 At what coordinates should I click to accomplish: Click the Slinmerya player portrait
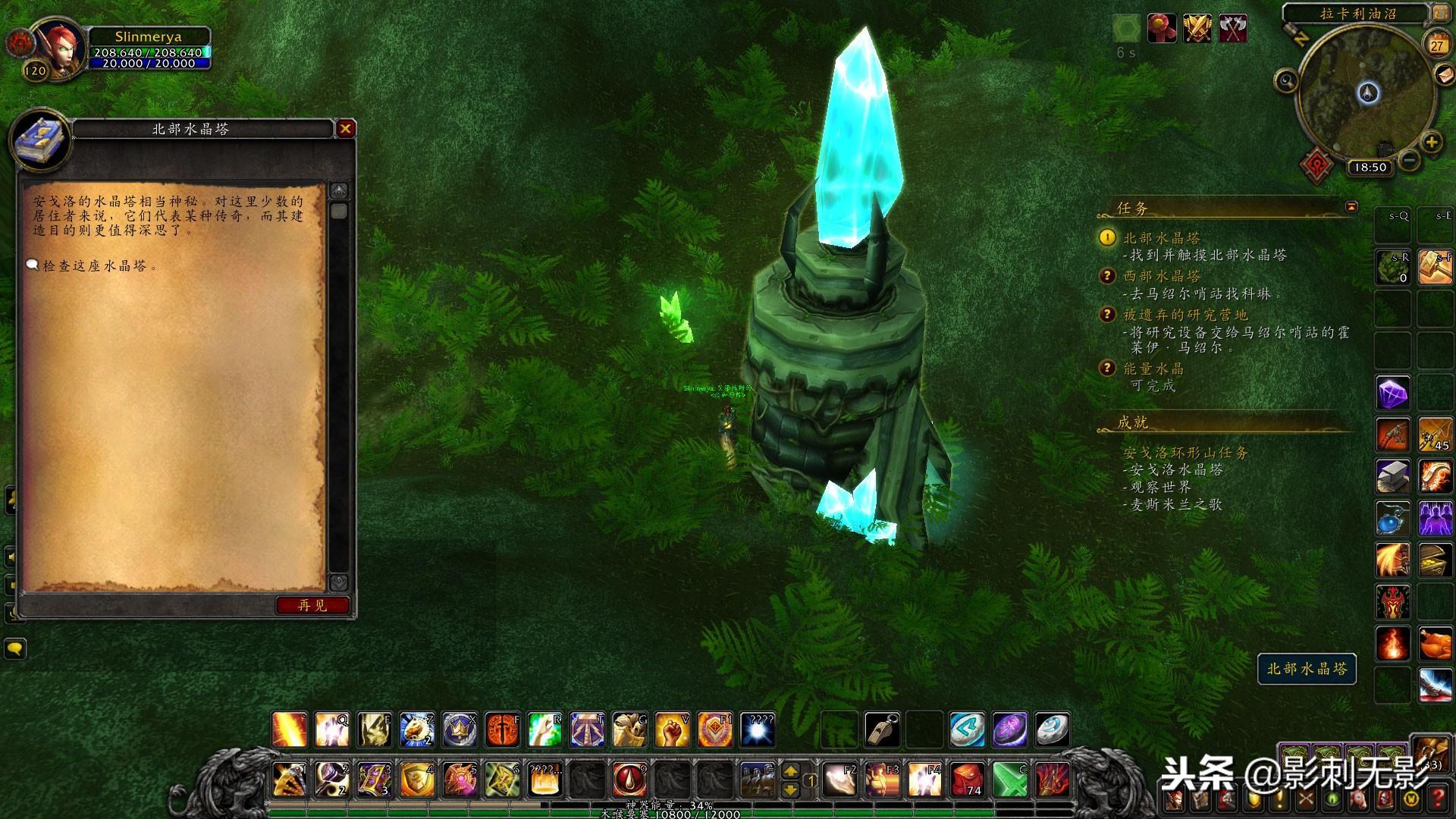pos(56,48)
